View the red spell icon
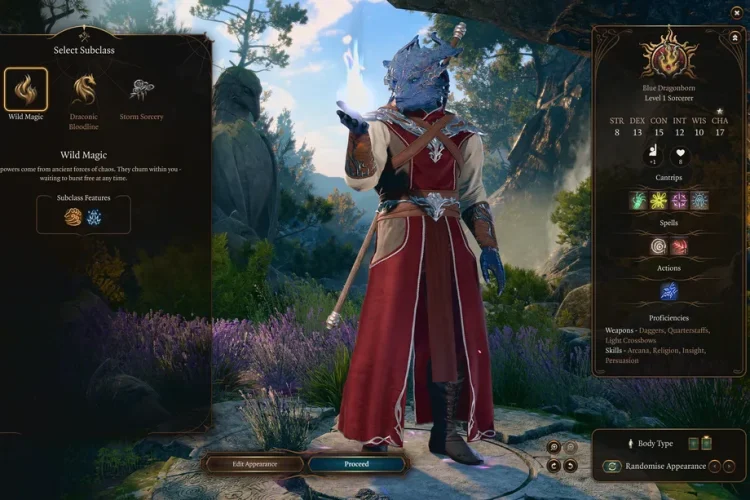Image resolution: width=750 pixels, height=500 pixels. click(679, 246)
